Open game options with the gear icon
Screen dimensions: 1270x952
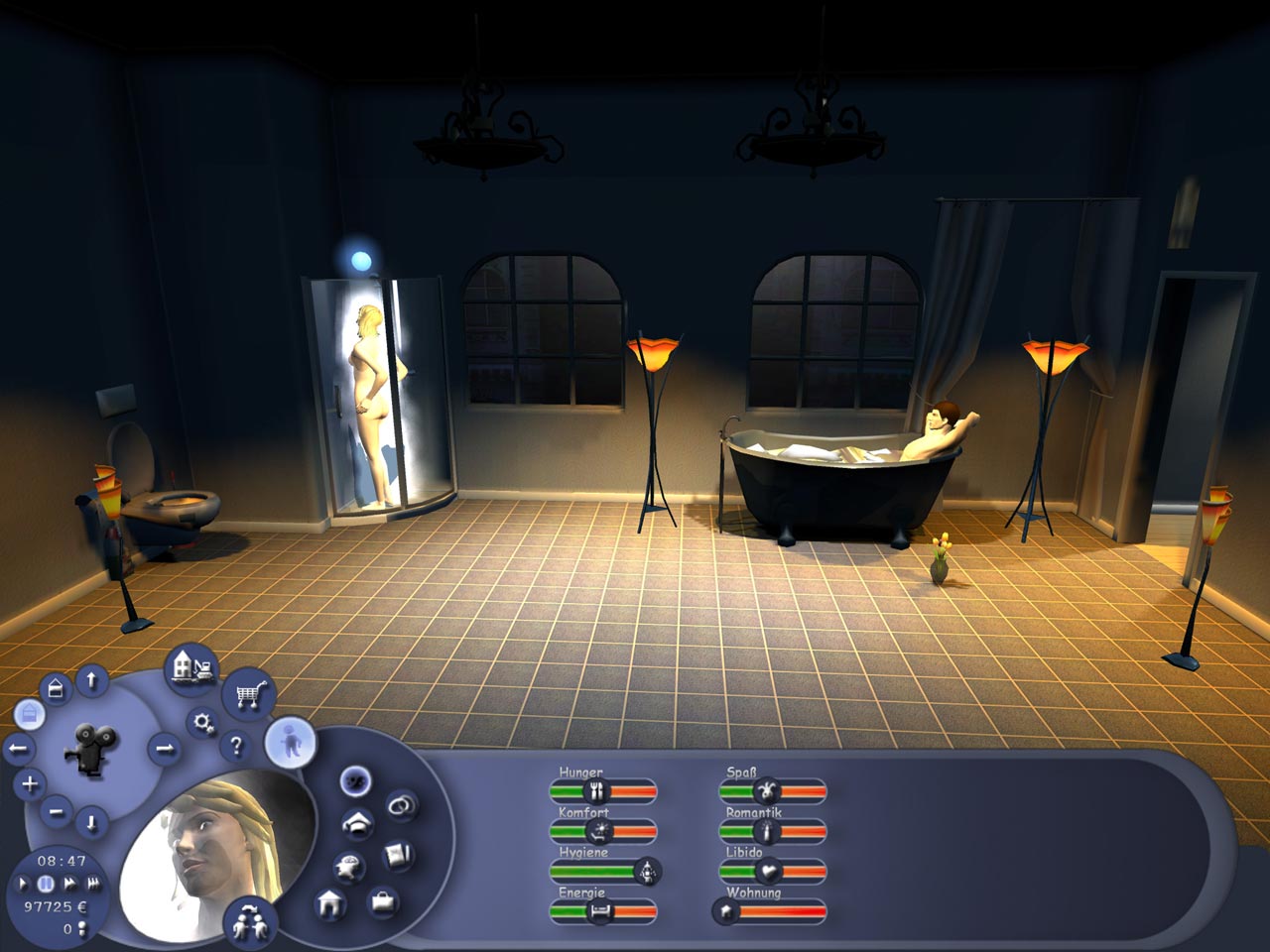tap(201, 723)
